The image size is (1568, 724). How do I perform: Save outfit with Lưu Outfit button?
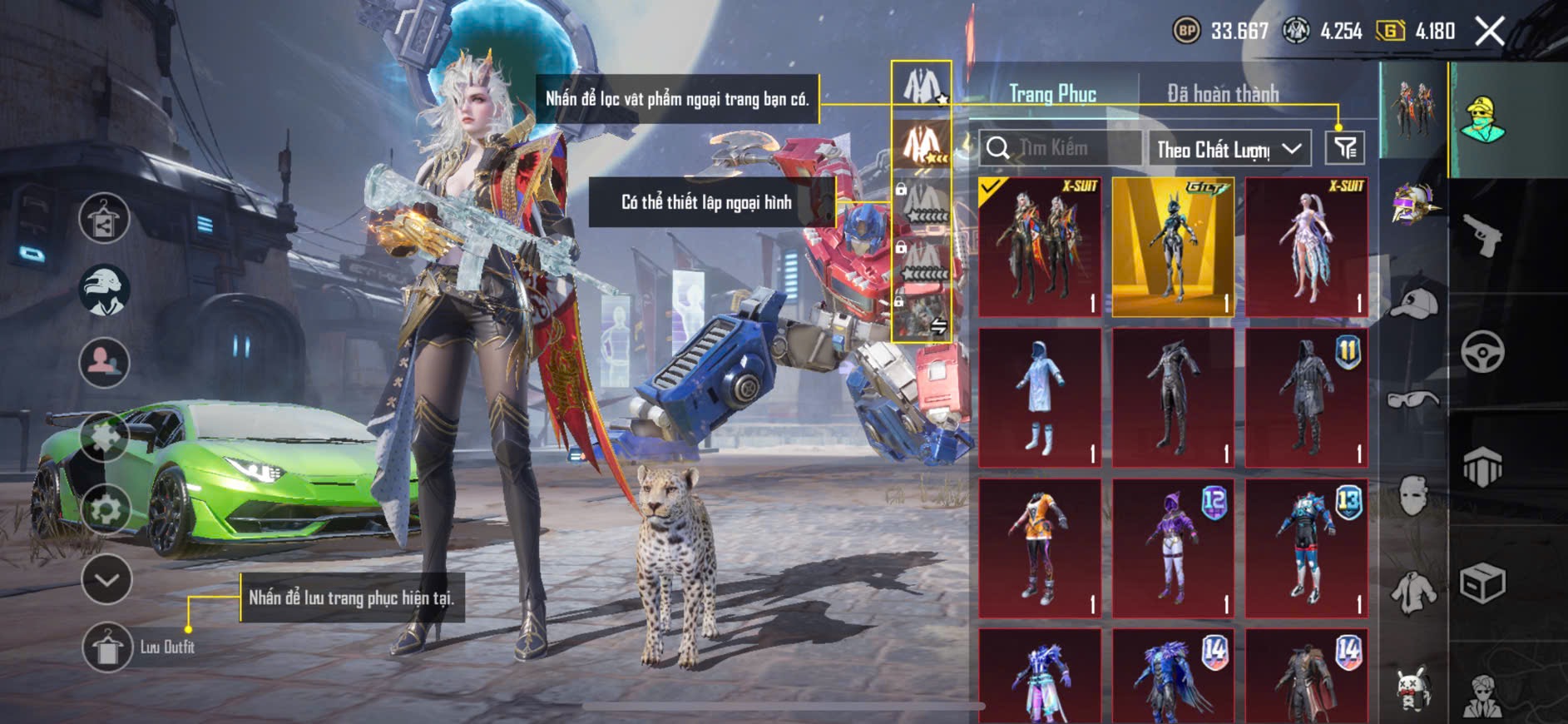[x=108, y=647]
